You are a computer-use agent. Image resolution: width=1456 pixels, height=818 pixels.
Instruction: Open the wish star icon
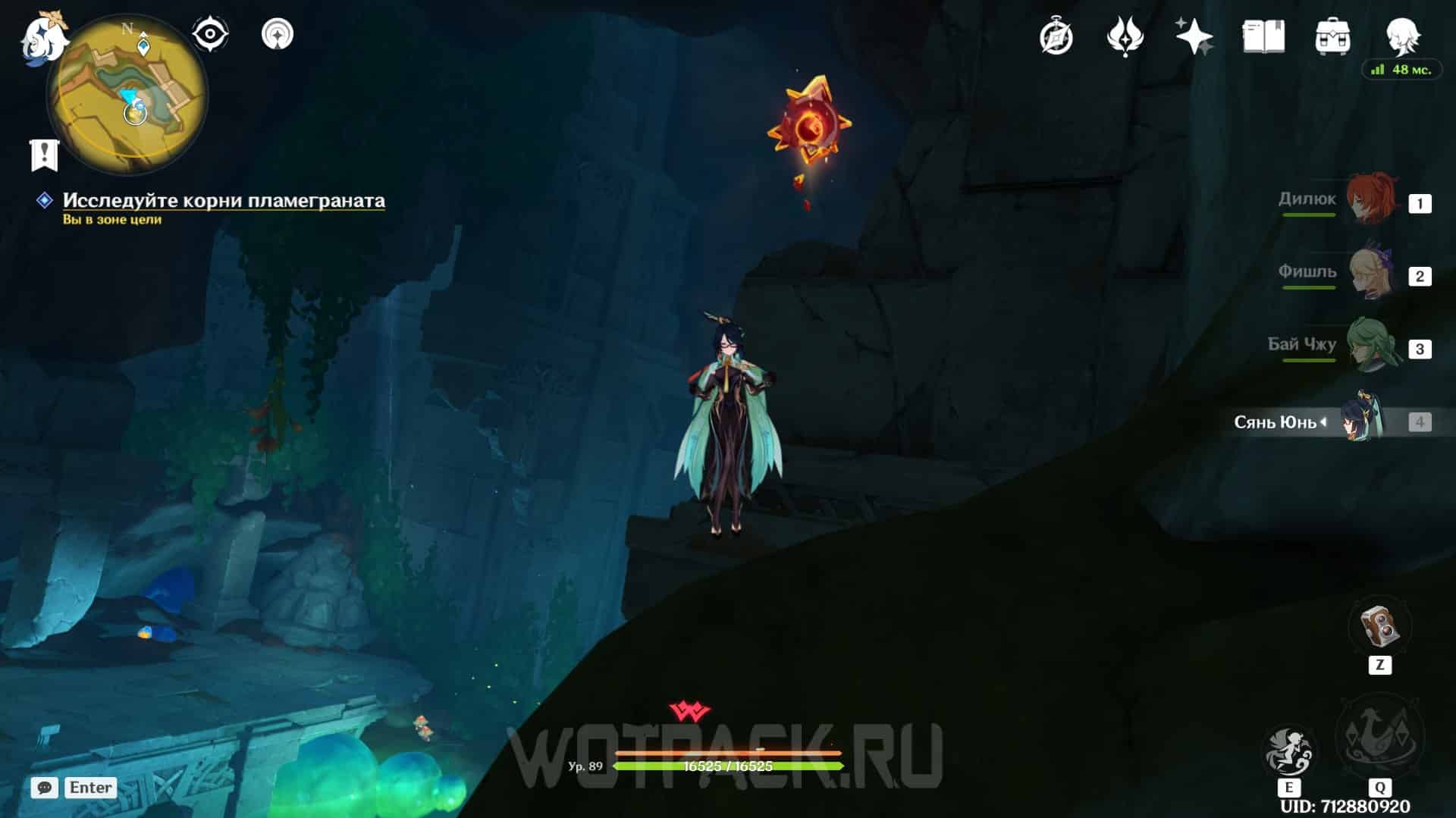coord(1194,36)
